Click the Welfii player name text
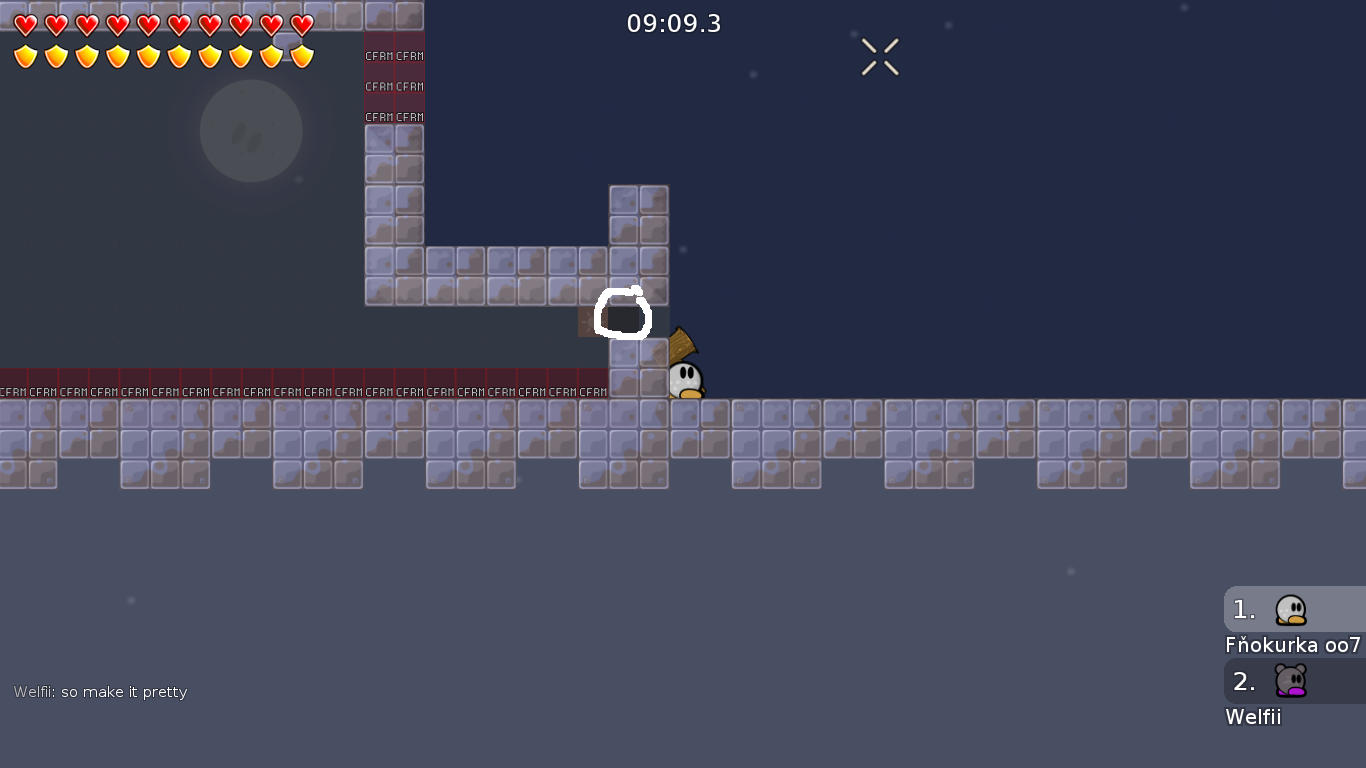Viewport: 1366px width, 768px height. [x=1253, y=717]
